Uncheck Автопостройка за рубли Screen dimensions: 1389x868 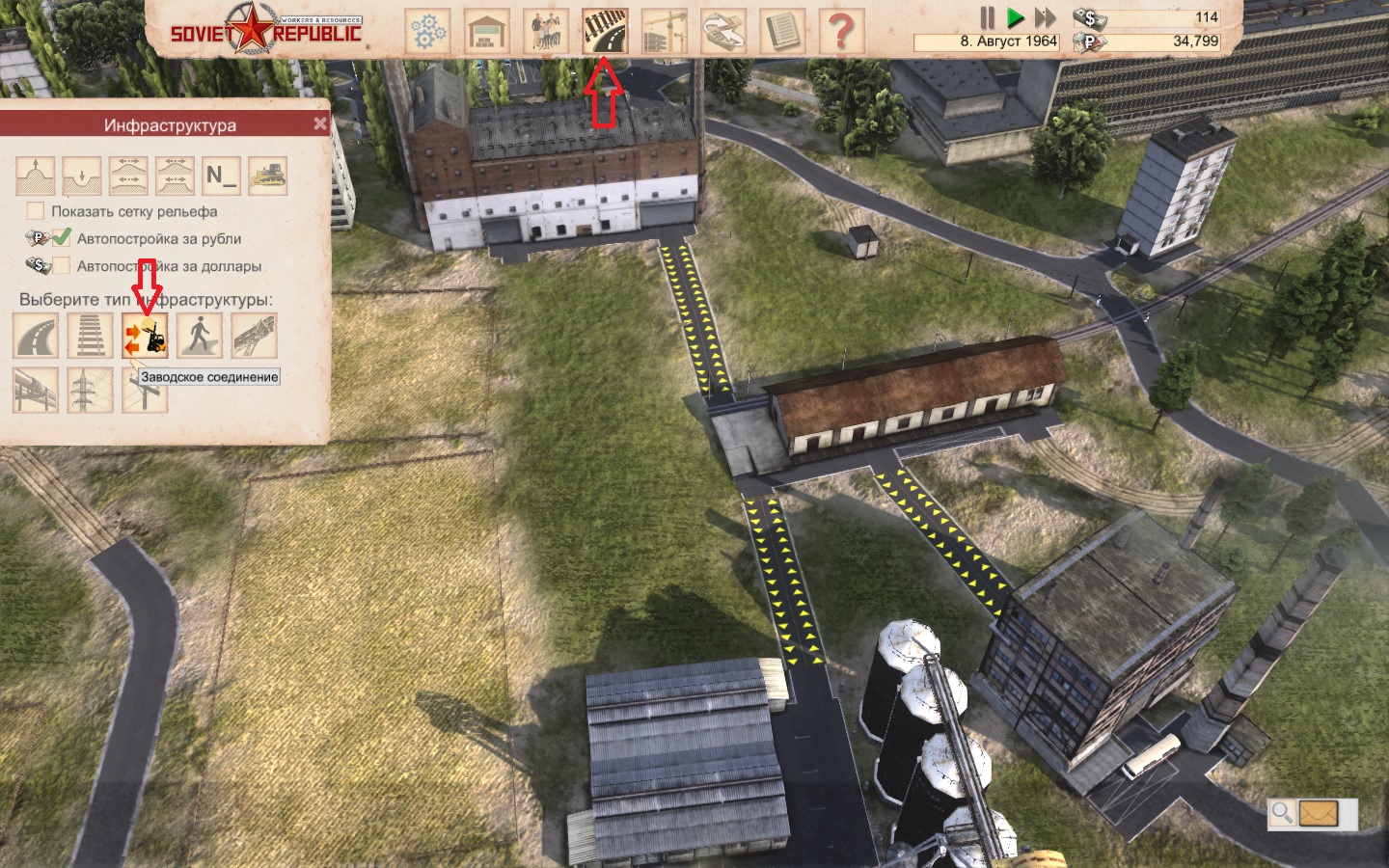click(x=62, y=237)
